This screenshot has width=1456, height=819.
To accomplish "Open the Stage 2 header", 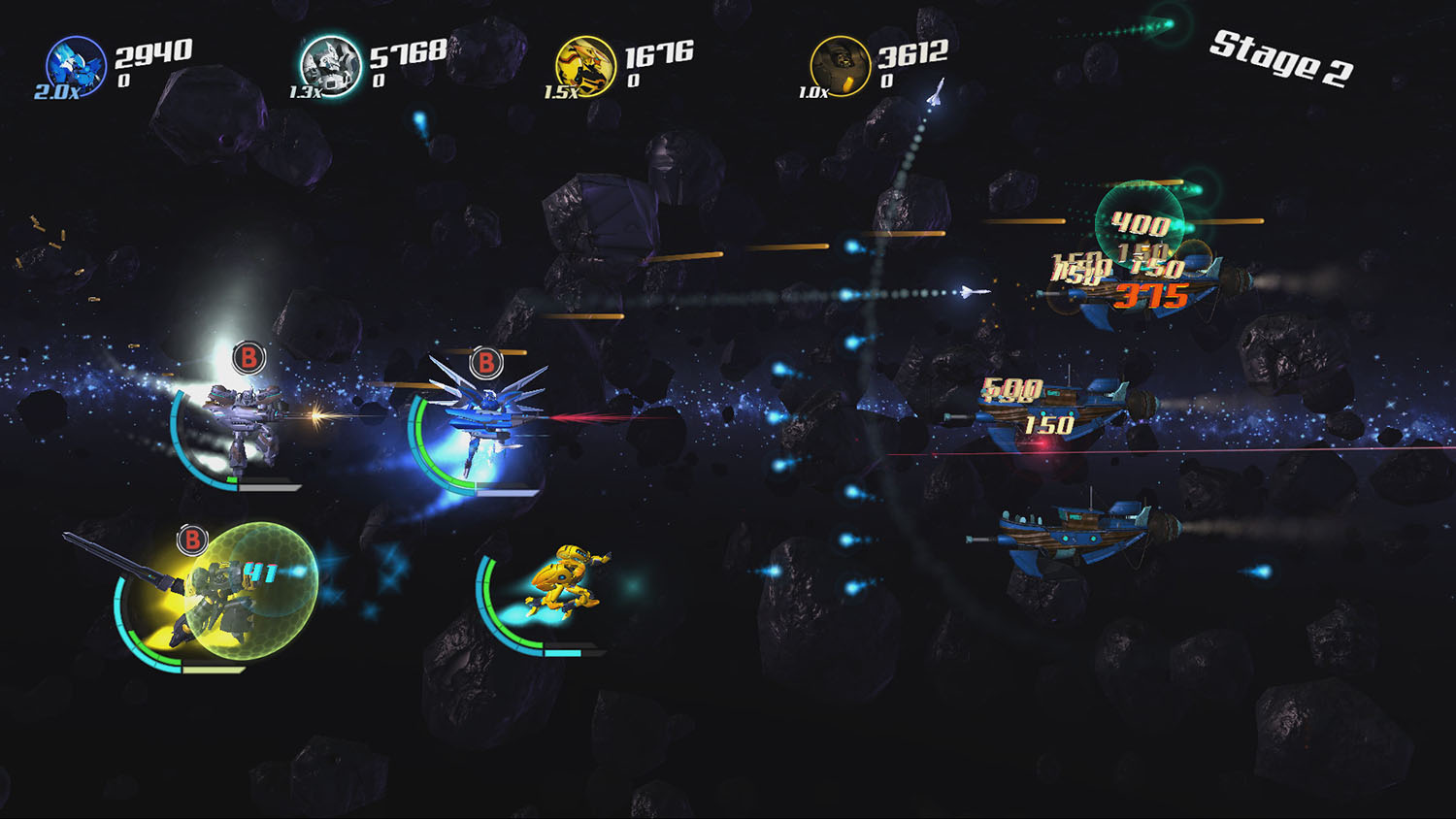I will click(x=1281, y=58).
